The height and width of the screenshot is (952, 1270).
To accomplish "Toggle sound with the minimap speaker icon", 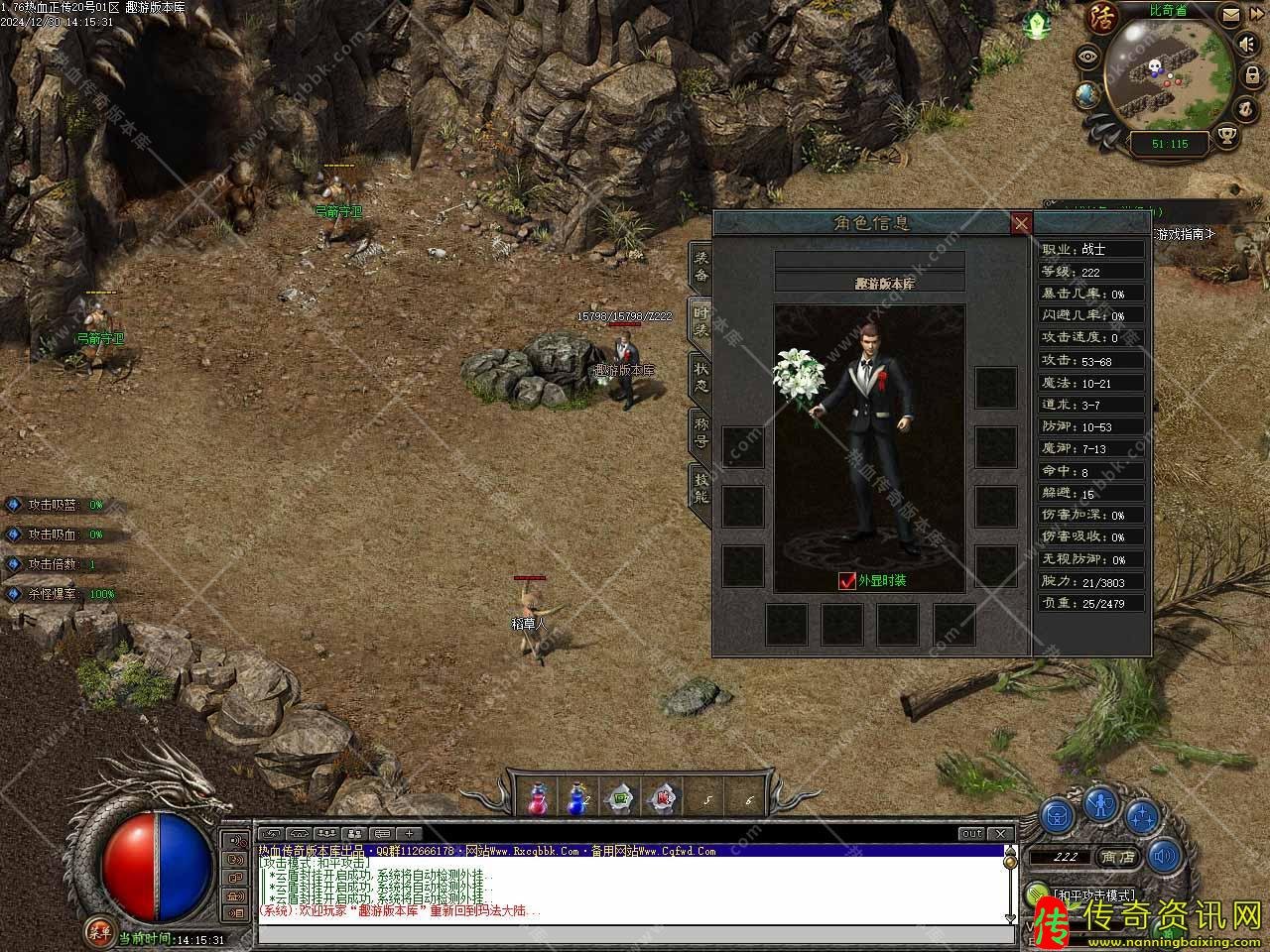I will click(x=1246, y=45).
